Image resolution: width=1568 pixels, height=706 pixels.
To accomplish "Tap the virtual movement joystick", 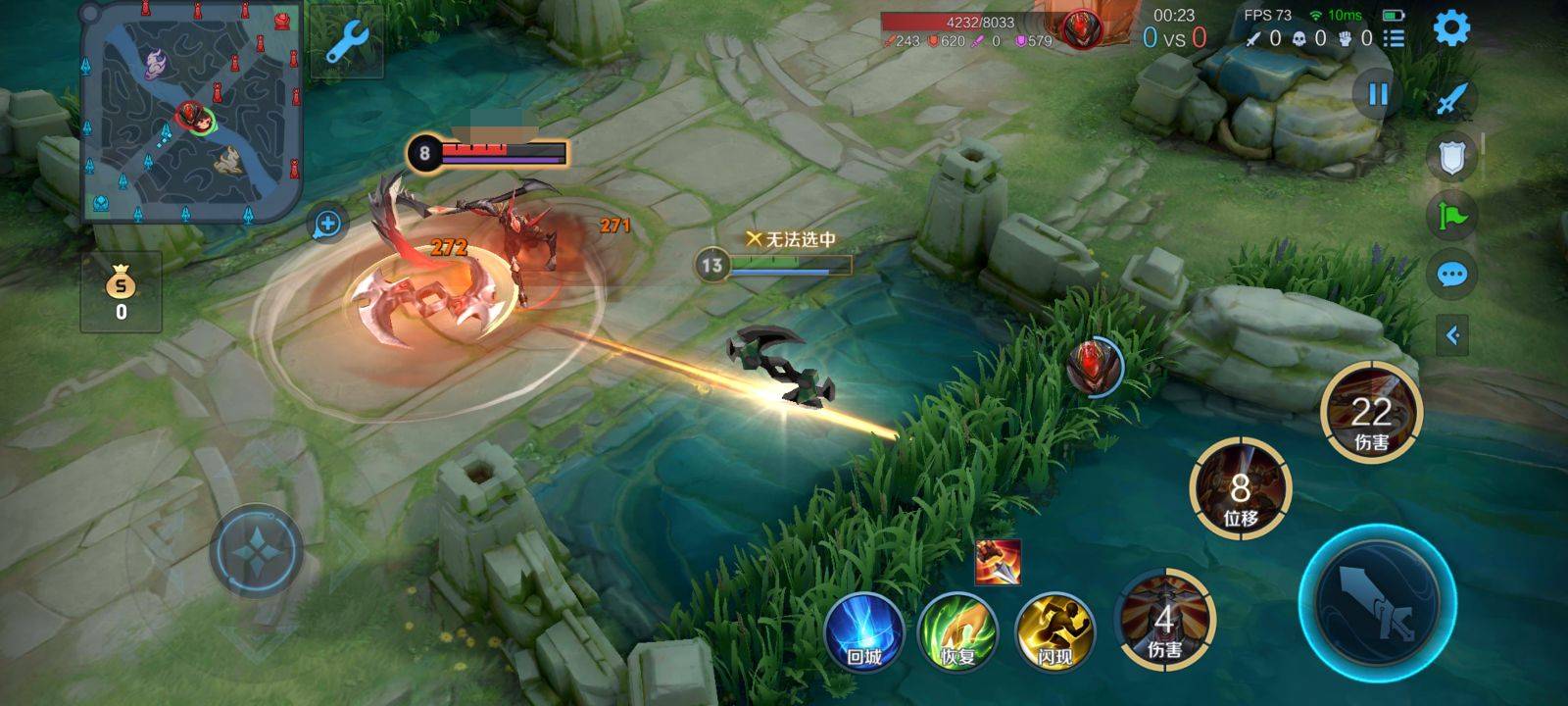I will click(x=256, y=551).
